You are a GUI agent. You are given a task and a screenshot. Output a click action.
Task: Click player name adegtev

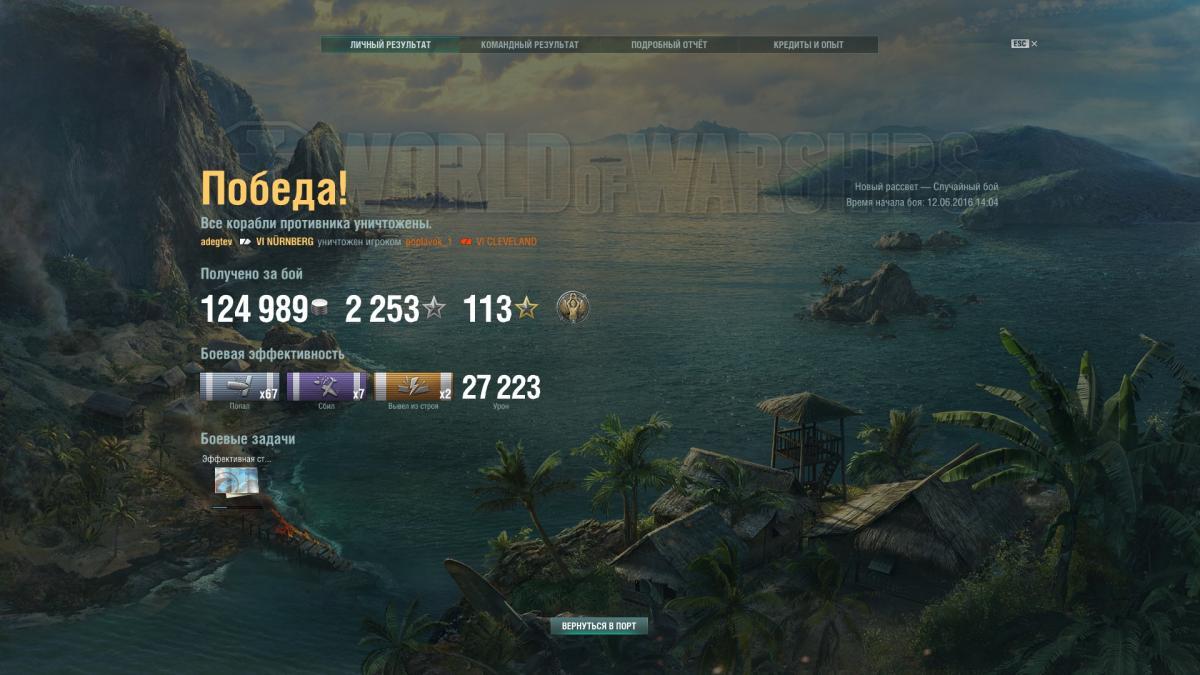point(216,242)
